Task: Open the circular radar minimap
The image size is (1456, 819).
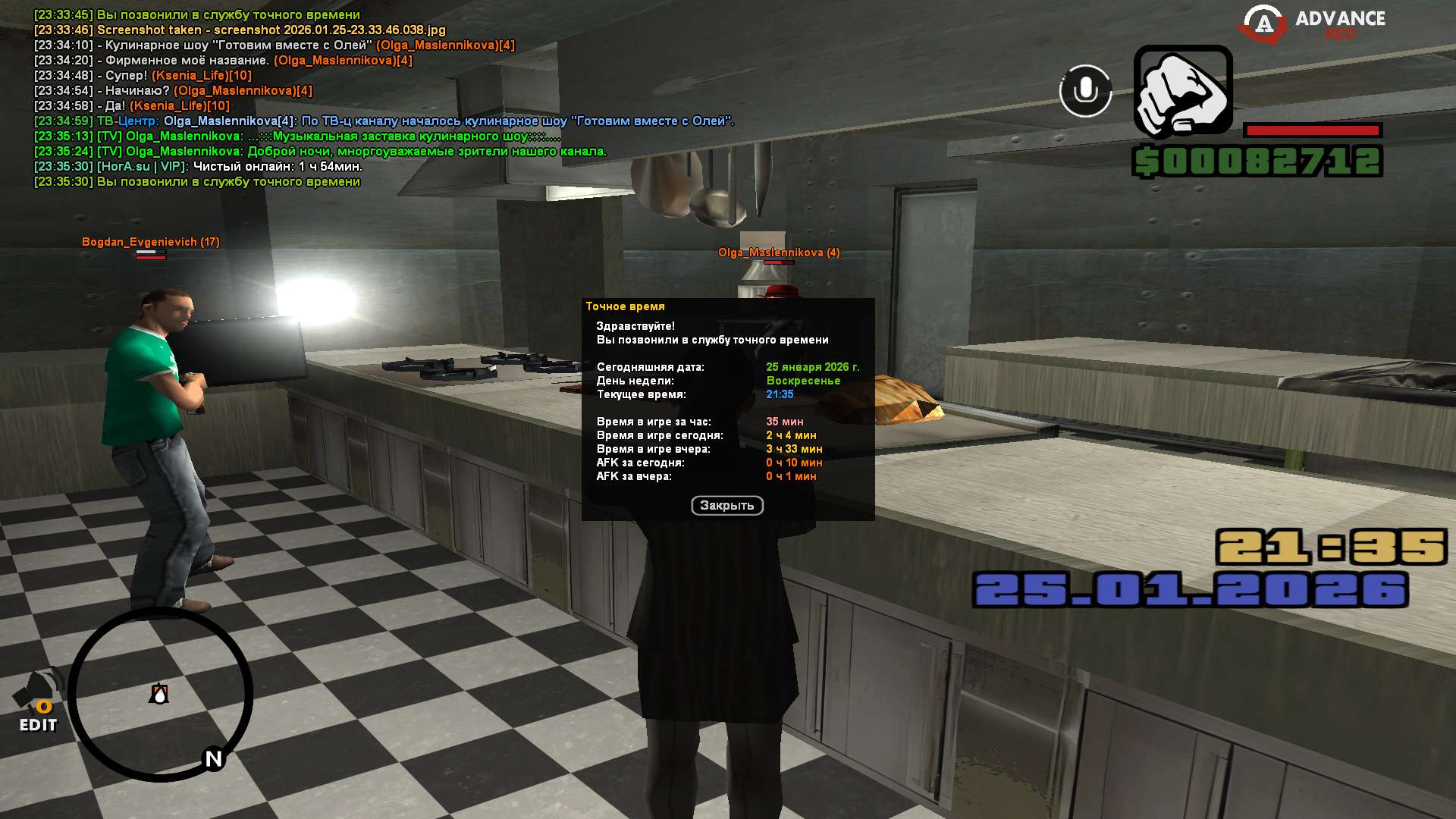Action: [x=160, y=694]
